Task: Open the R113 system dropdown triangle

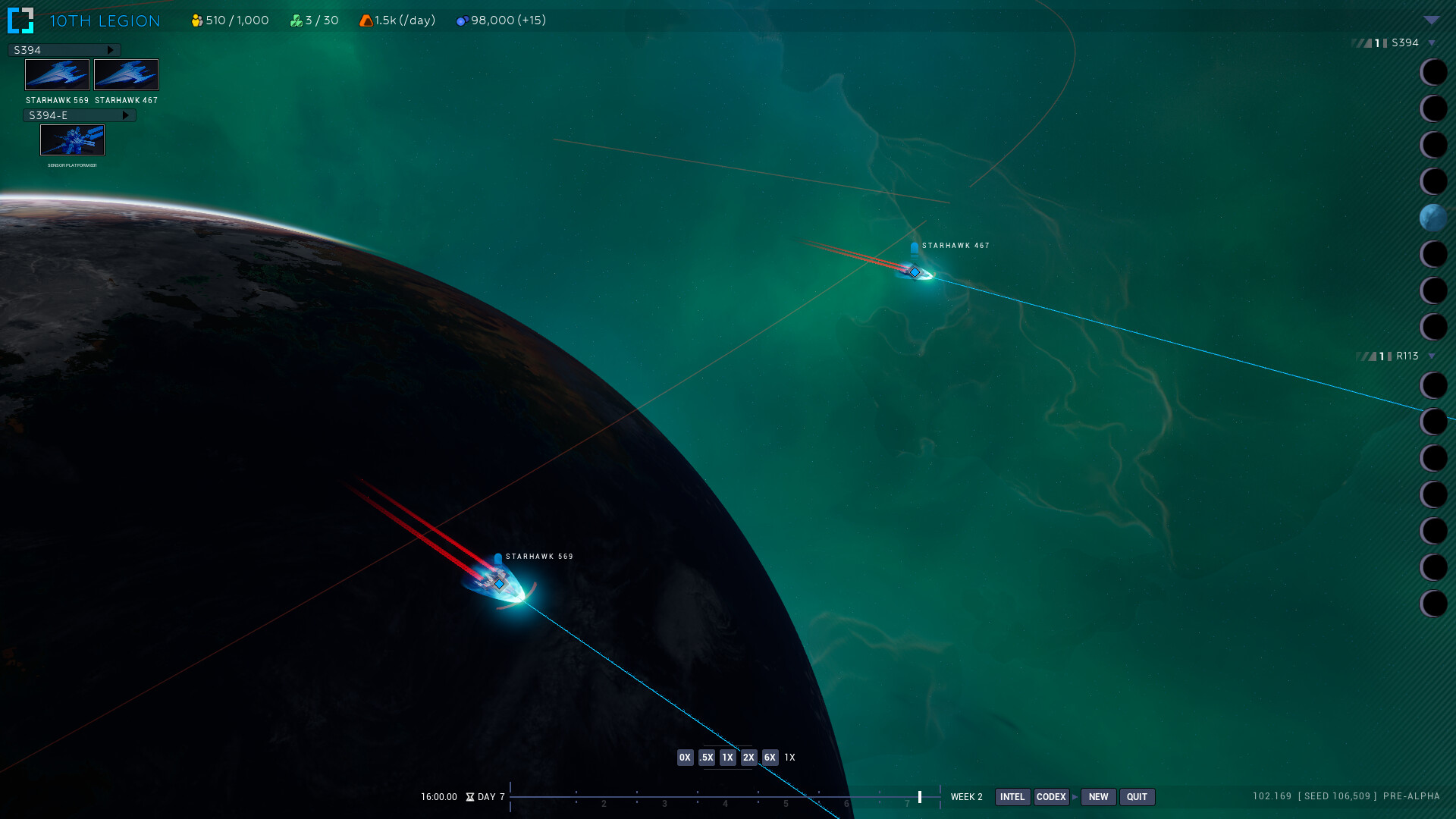Action: [1432, 355]
